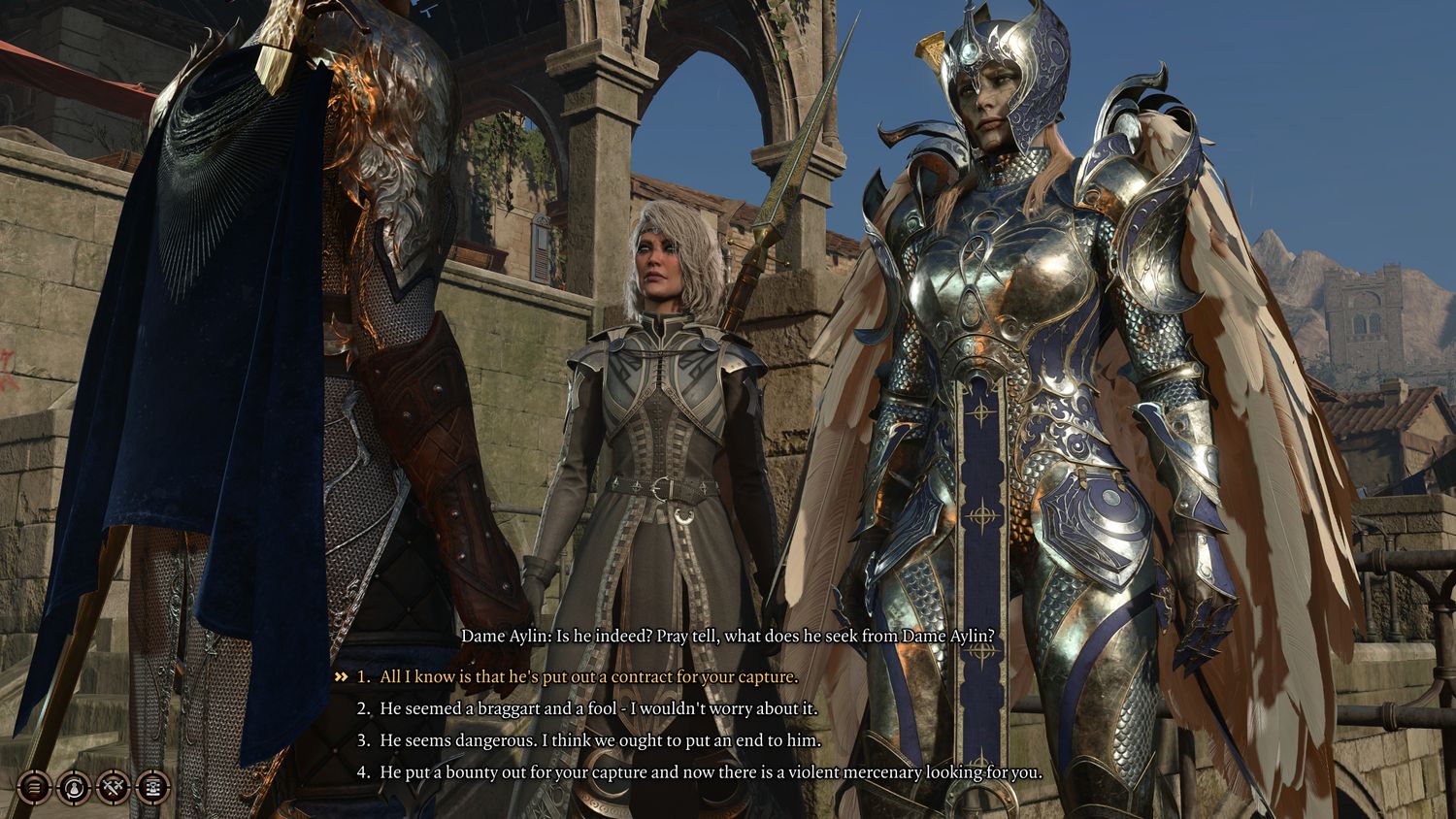
Task: Click the trade pouch with arrows icon
Action: (74, 786)
